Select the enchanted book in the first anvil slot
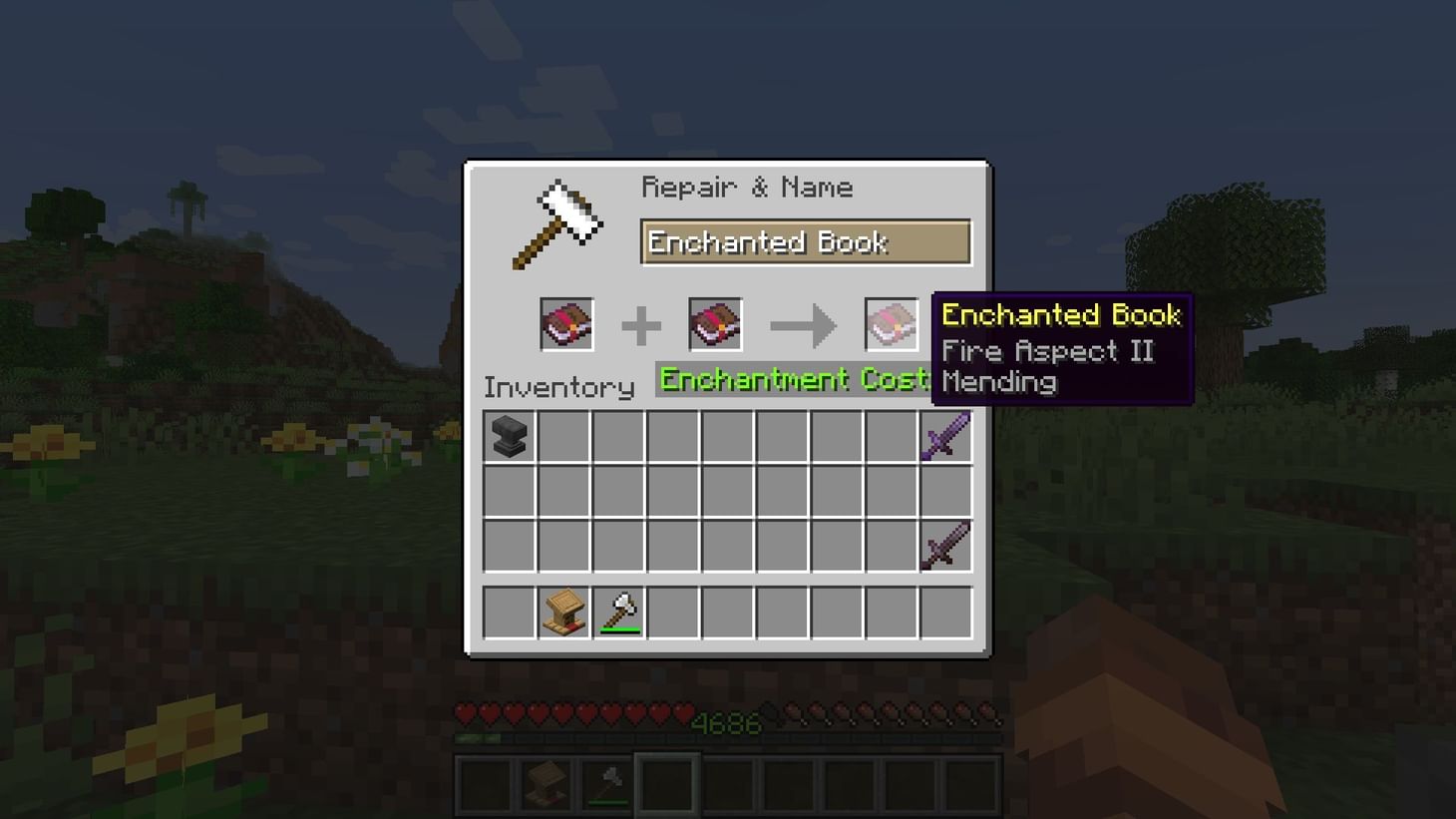Viewport: 1456px width, 819px height. (x=566, y=323)
